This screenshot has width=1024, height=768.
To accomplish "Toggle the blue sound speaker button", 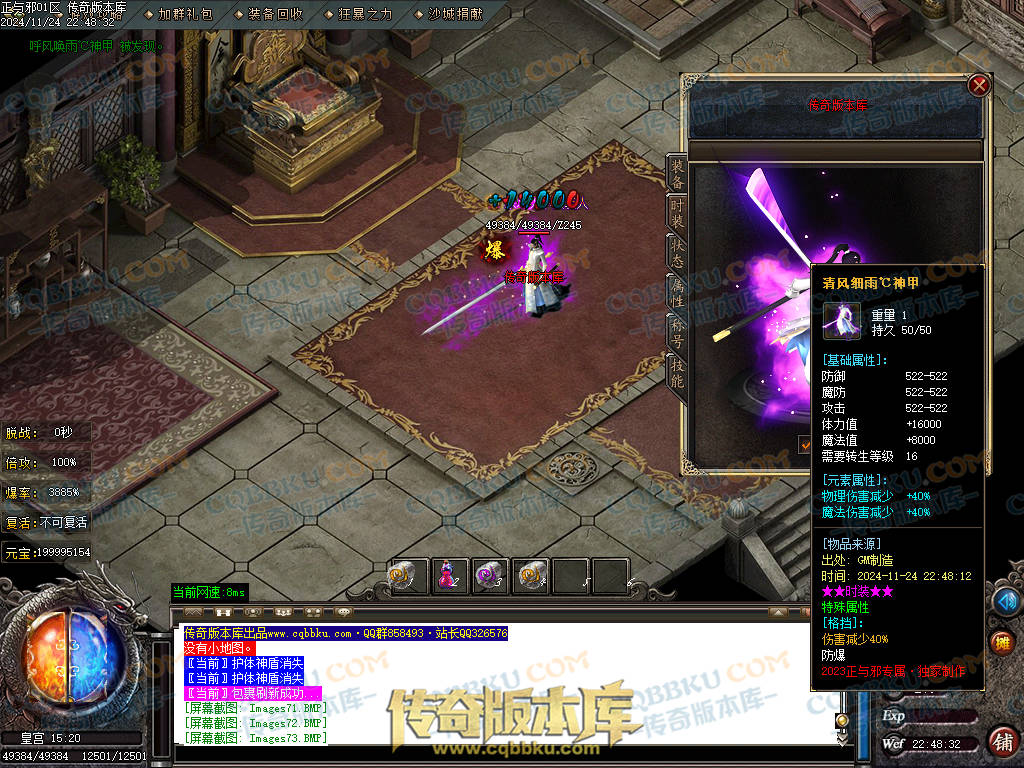I will click(x=1005, y=600).
